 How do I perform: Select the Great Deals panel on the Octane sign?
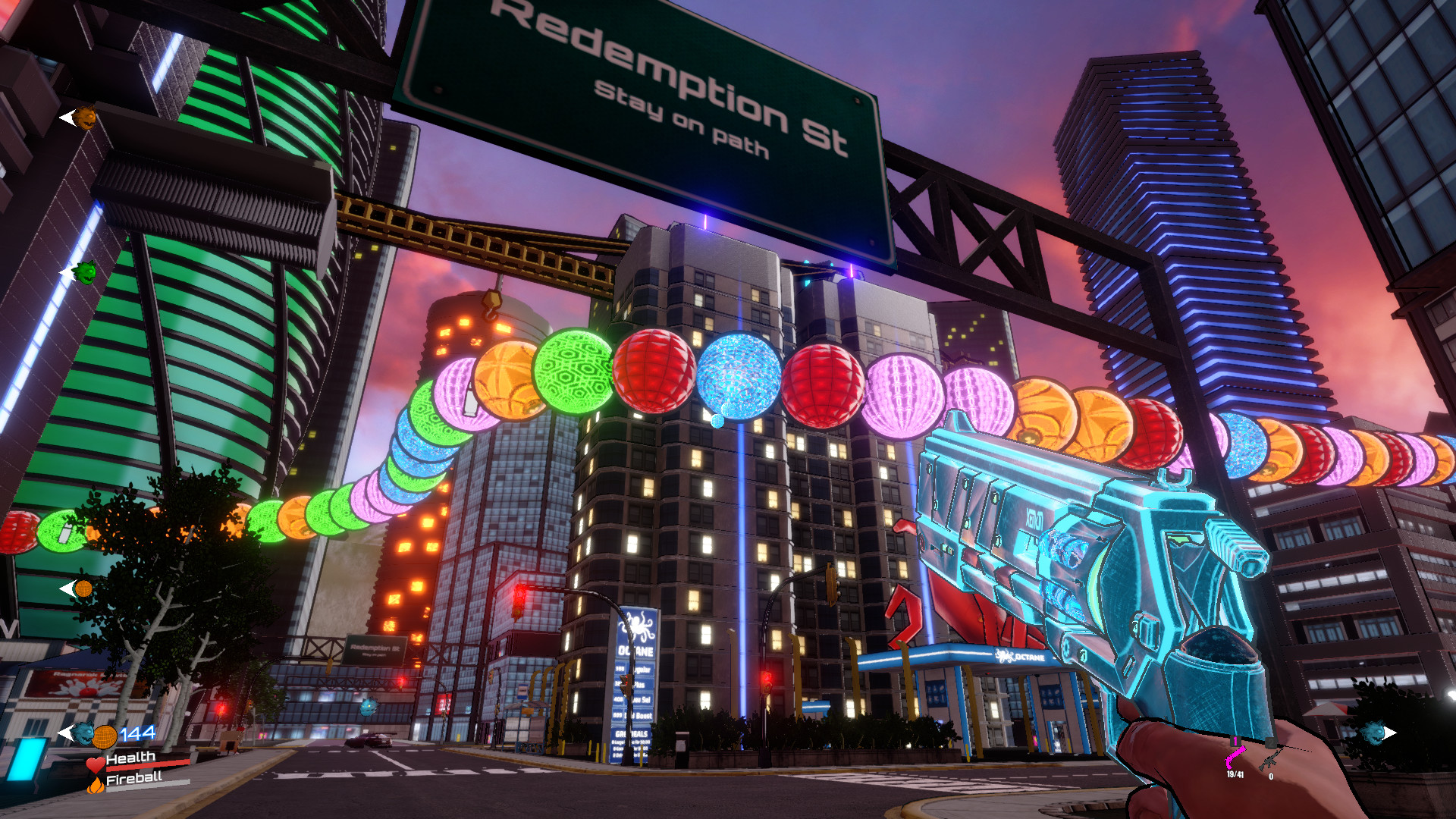[x=632, y=734]
